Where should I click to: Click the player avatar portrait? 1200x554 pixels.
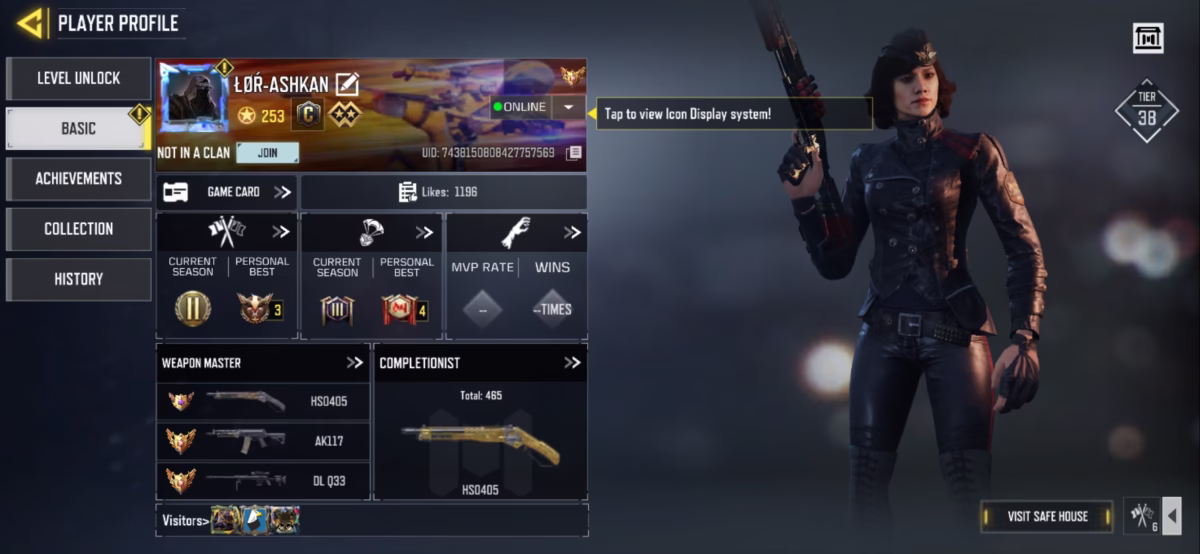(x=194, y=100)
